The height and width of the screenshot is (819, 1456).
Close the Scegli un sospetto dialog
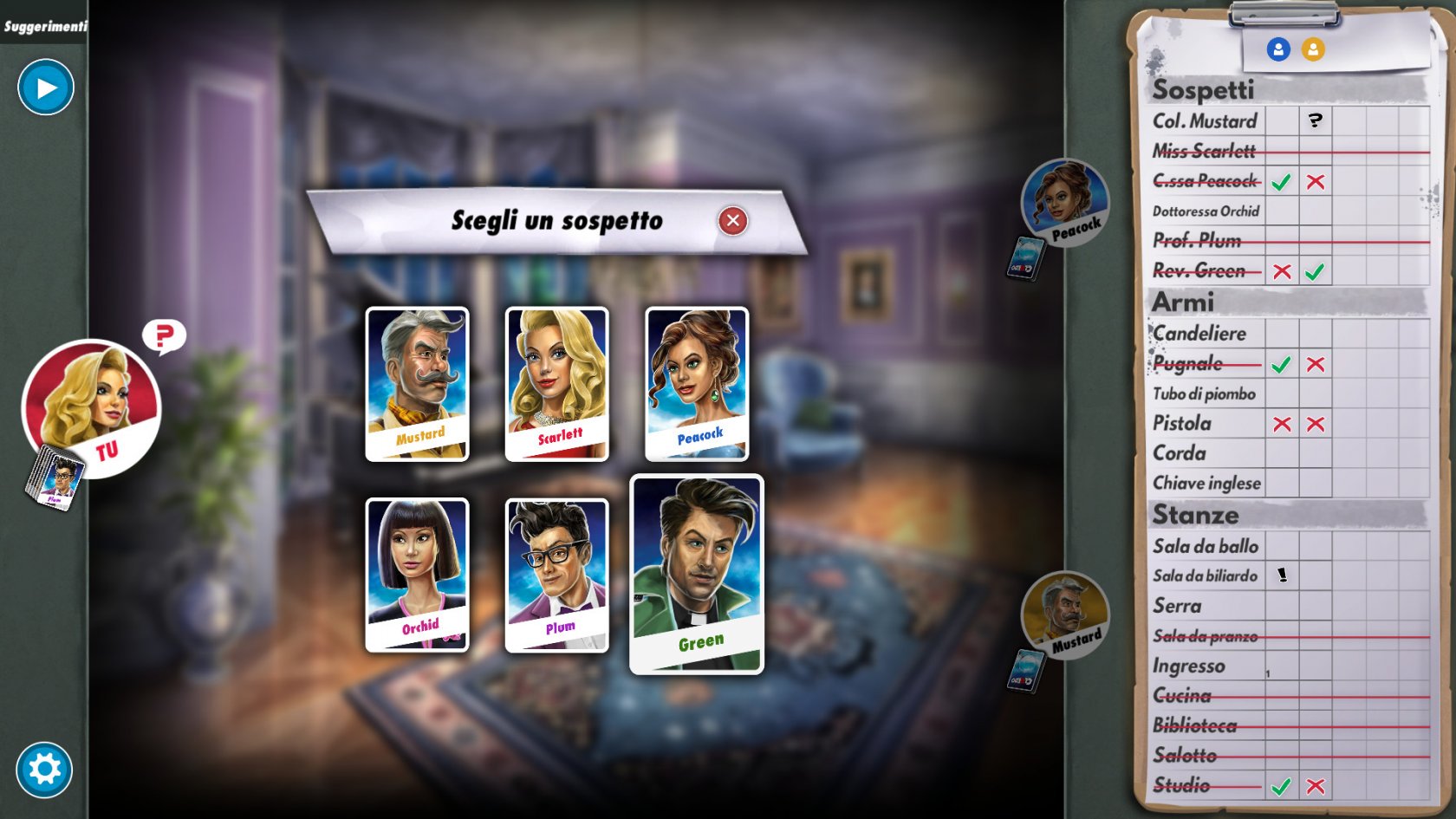[732, 221]
